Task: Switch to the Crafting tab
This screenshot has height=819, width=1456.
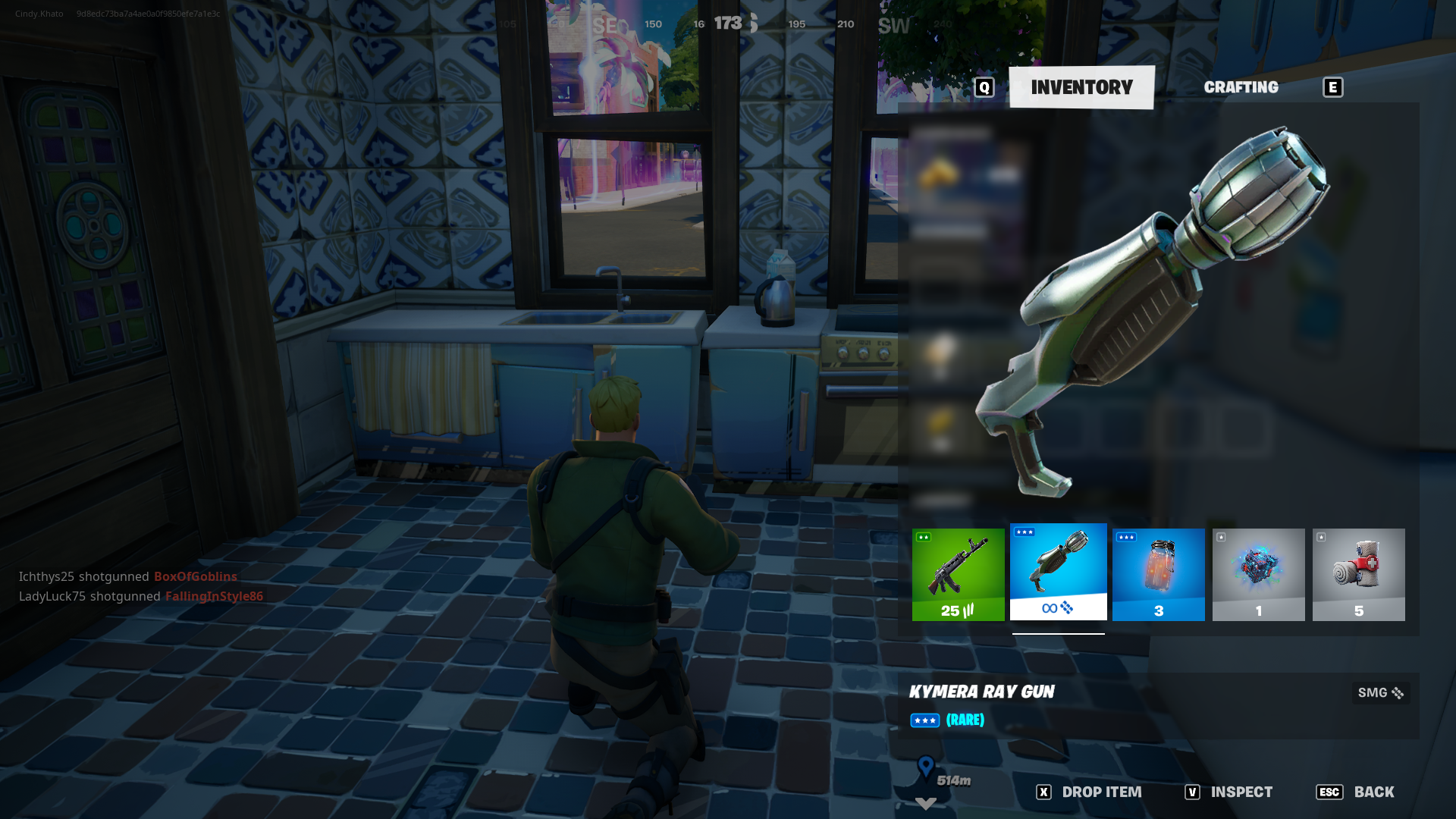Action: [x=1241, y=87]
